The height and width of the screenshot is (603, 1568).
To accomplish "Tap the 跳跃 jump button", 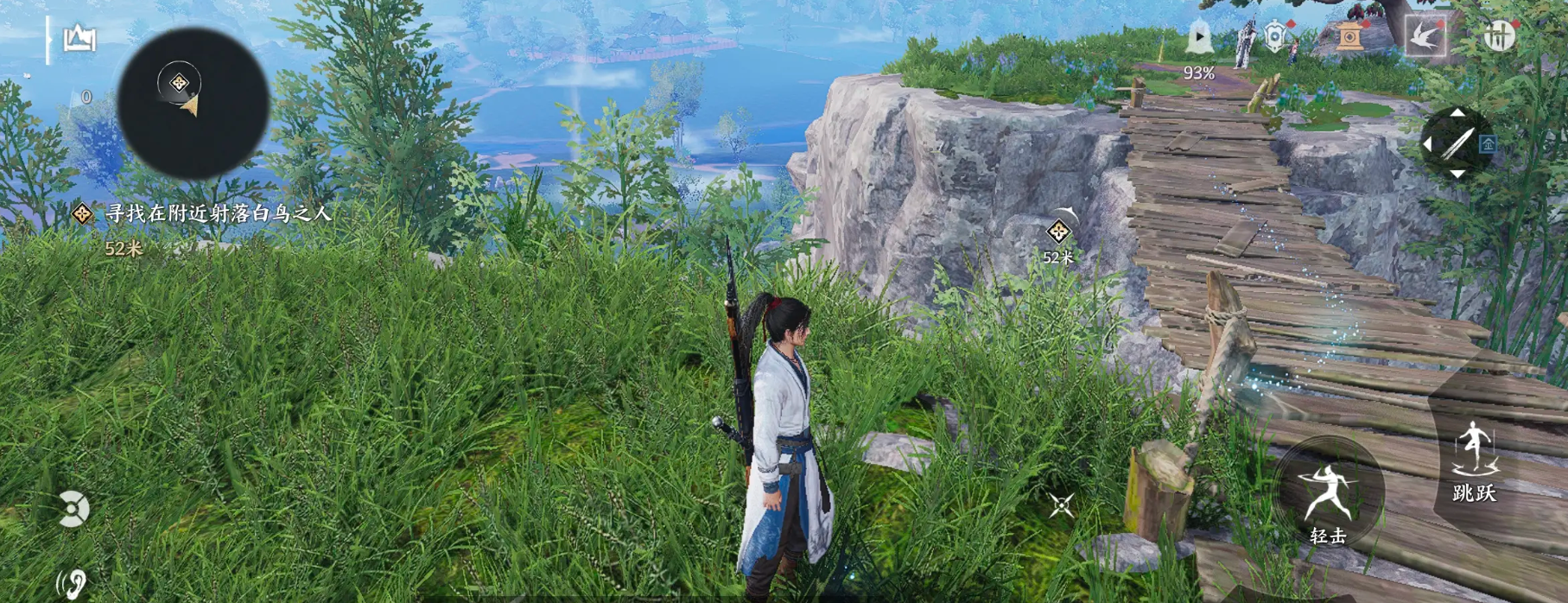I will coord(1474,458).
